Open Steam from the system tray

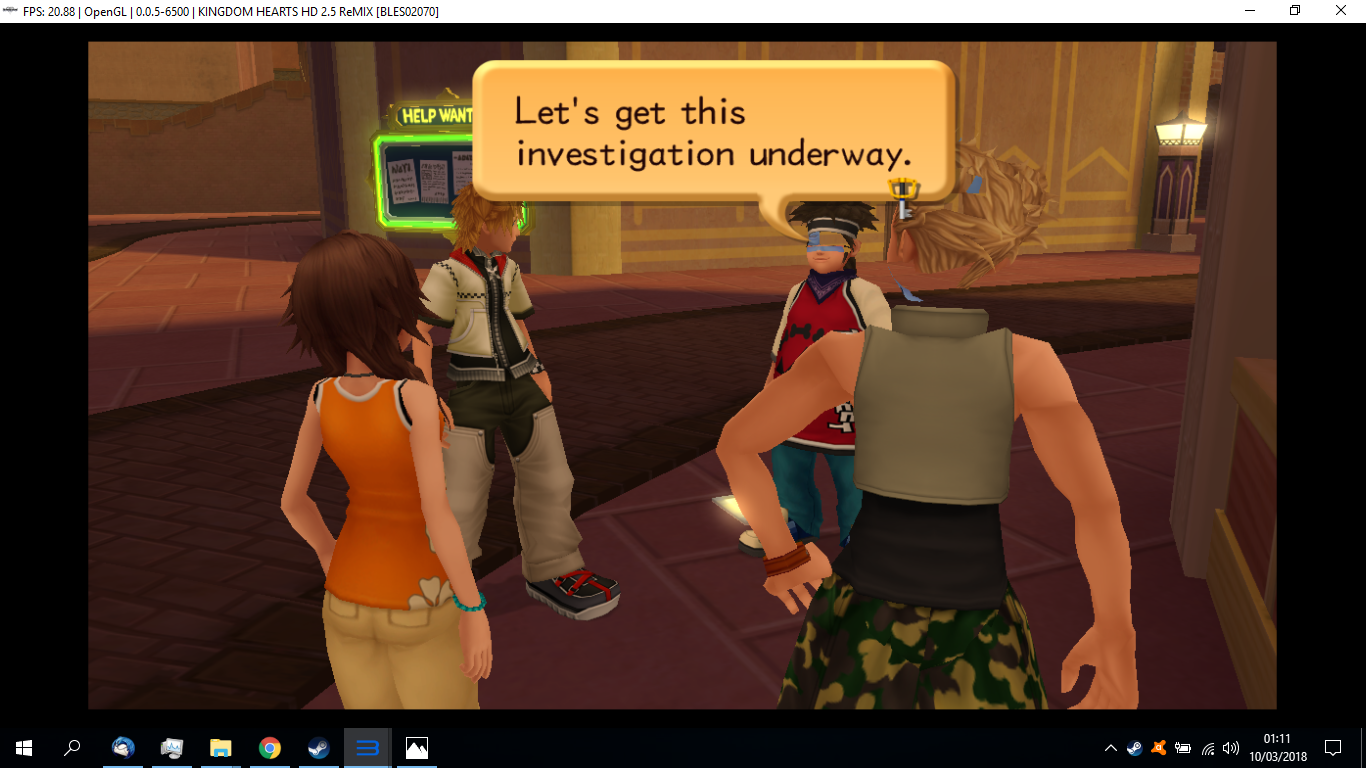[1135, 748]
